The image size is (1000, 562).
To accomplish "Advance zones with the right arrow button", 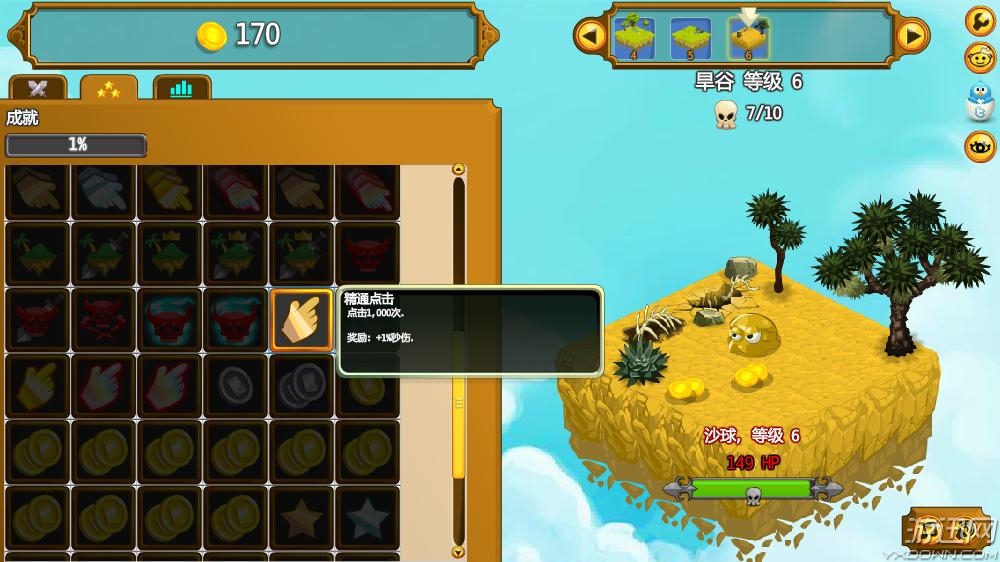I will point(911,37).
